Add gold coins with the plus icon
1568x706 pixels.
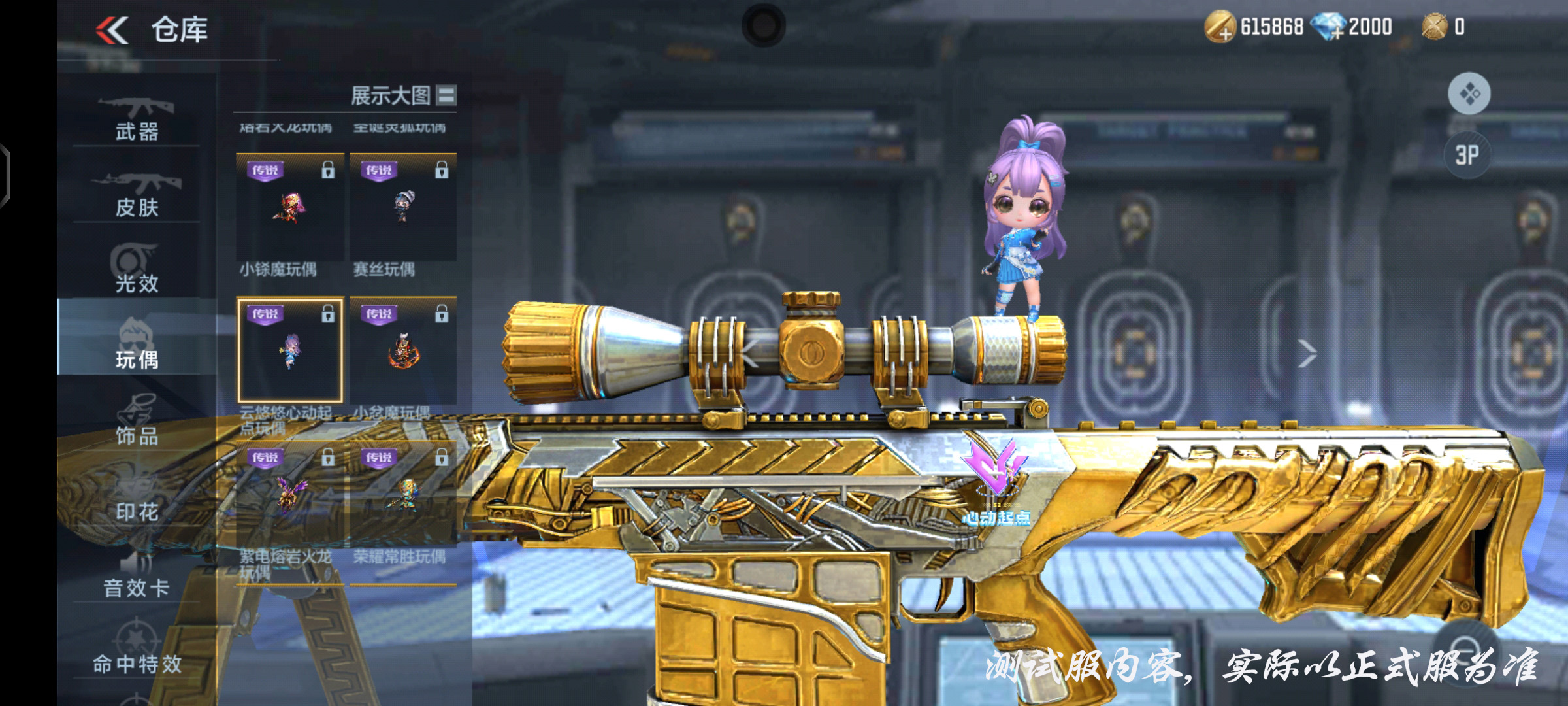tap(1219, 27)
